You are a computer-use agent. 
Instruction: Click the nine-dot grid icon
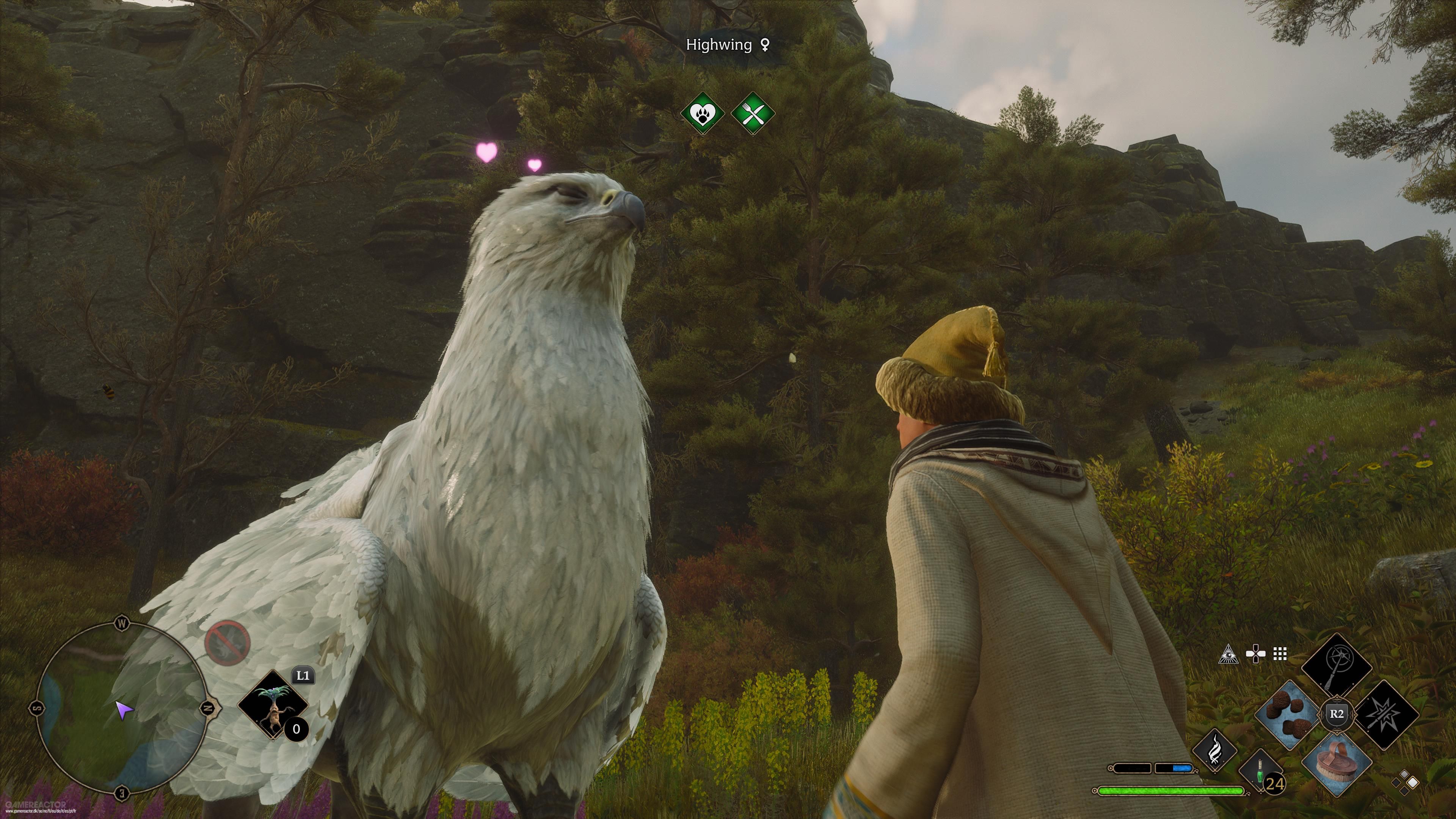(1280, 654)
